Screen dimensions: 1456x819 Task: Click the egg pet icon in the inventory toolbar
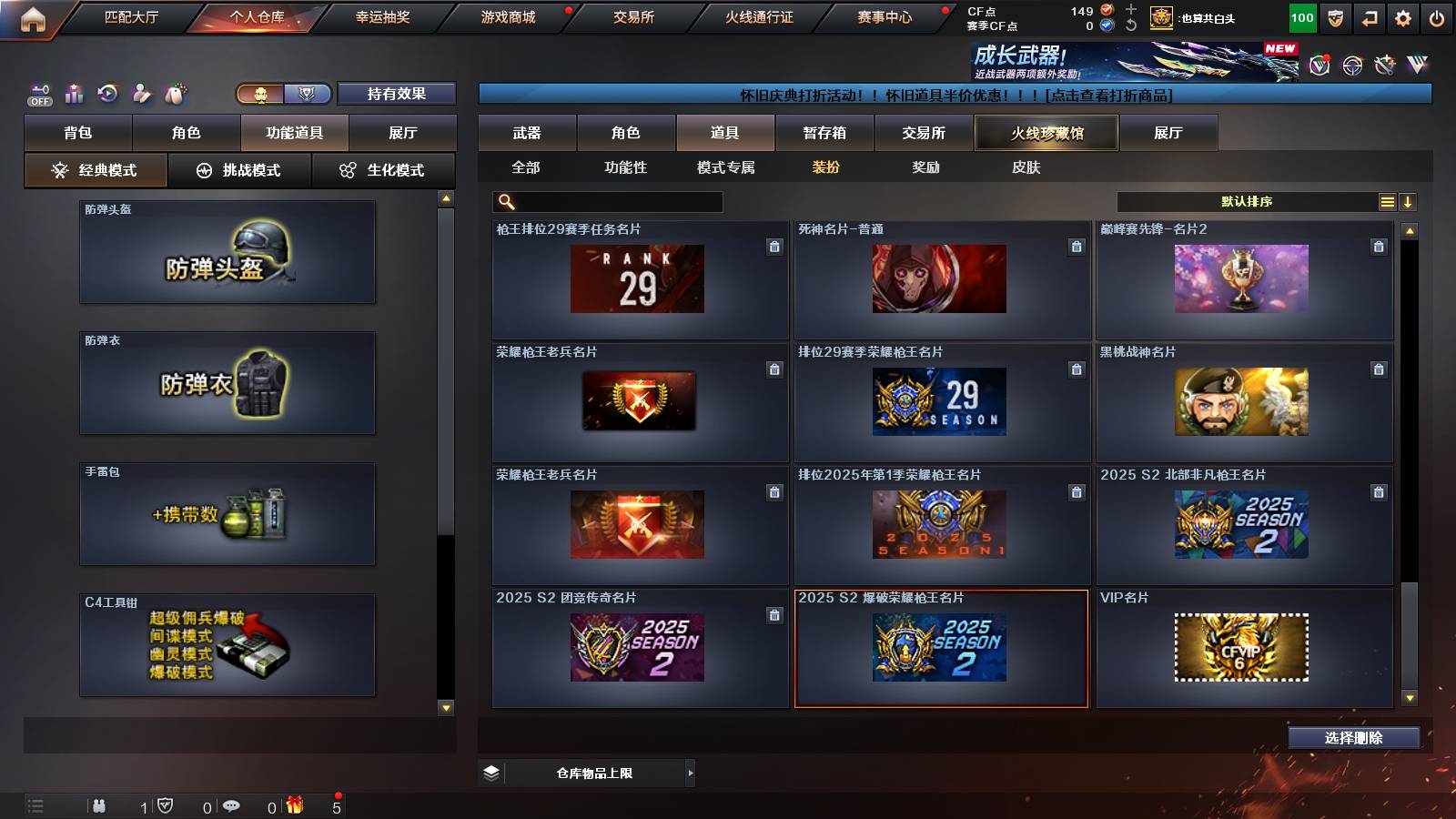pyautogui.click(x=174, y=93)
